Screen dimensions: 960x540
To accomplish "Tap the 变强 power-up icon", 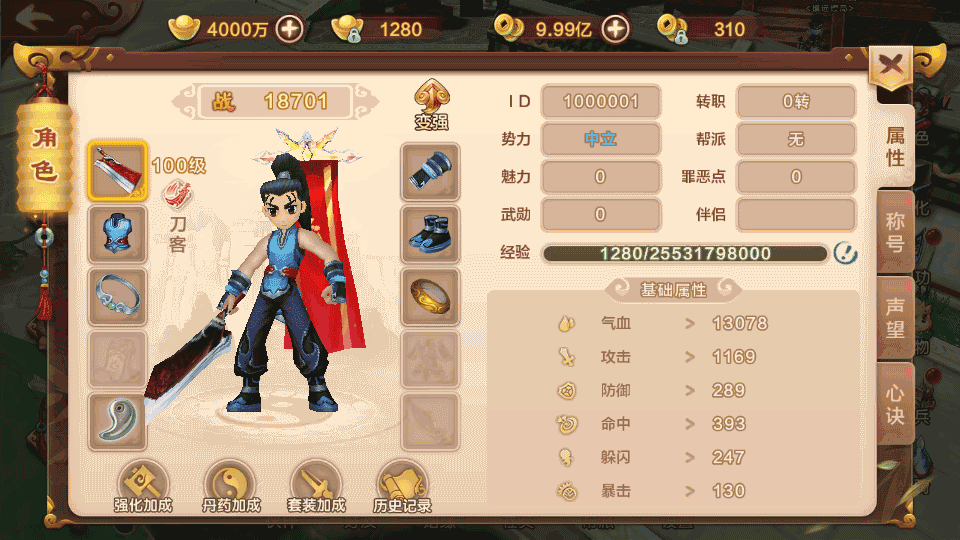I will pyautogui.click(x=432, y=105).
